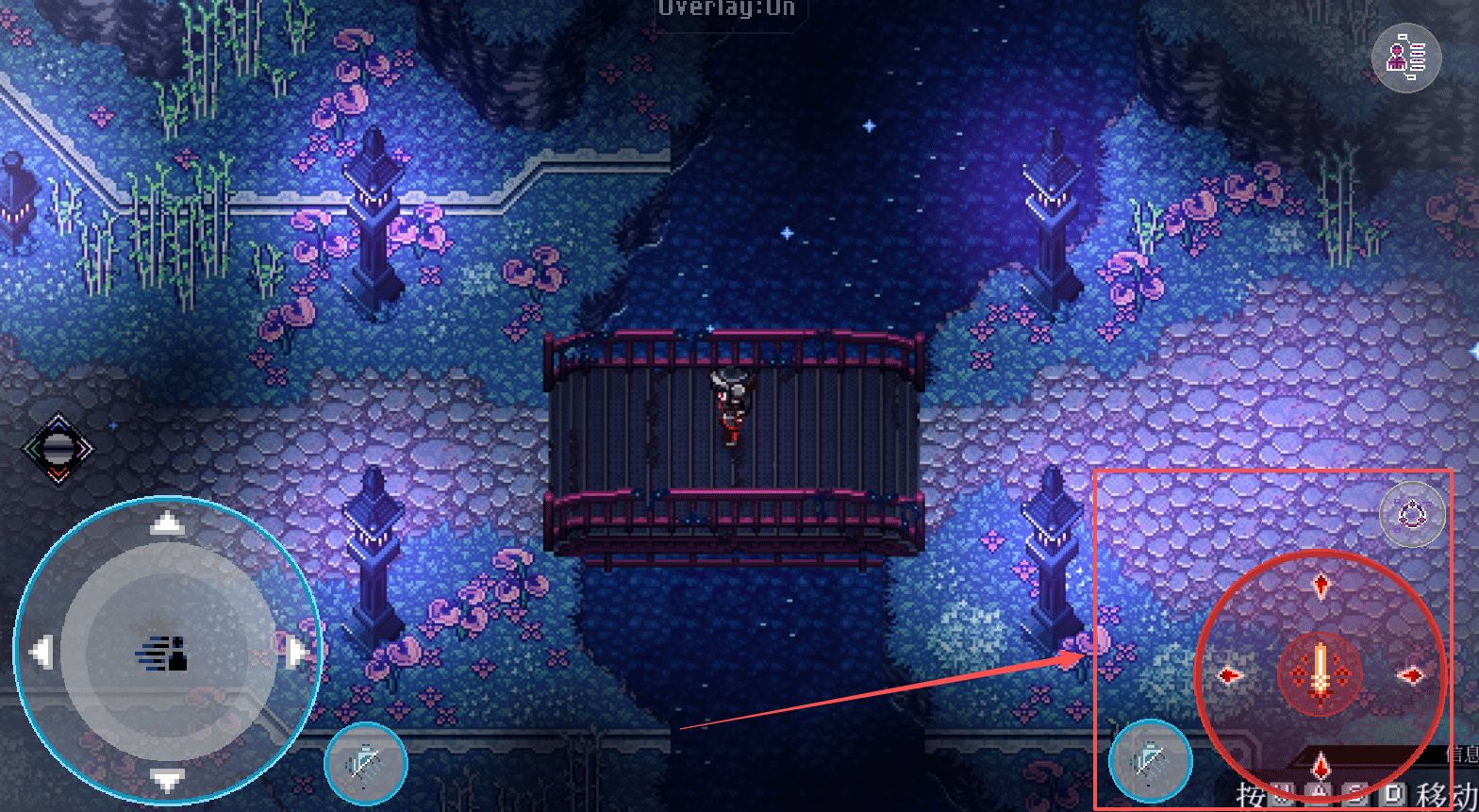Tap the movement pad's right arrow
The height and width of the screenshot is (812, 1479).
coord(296,652)
